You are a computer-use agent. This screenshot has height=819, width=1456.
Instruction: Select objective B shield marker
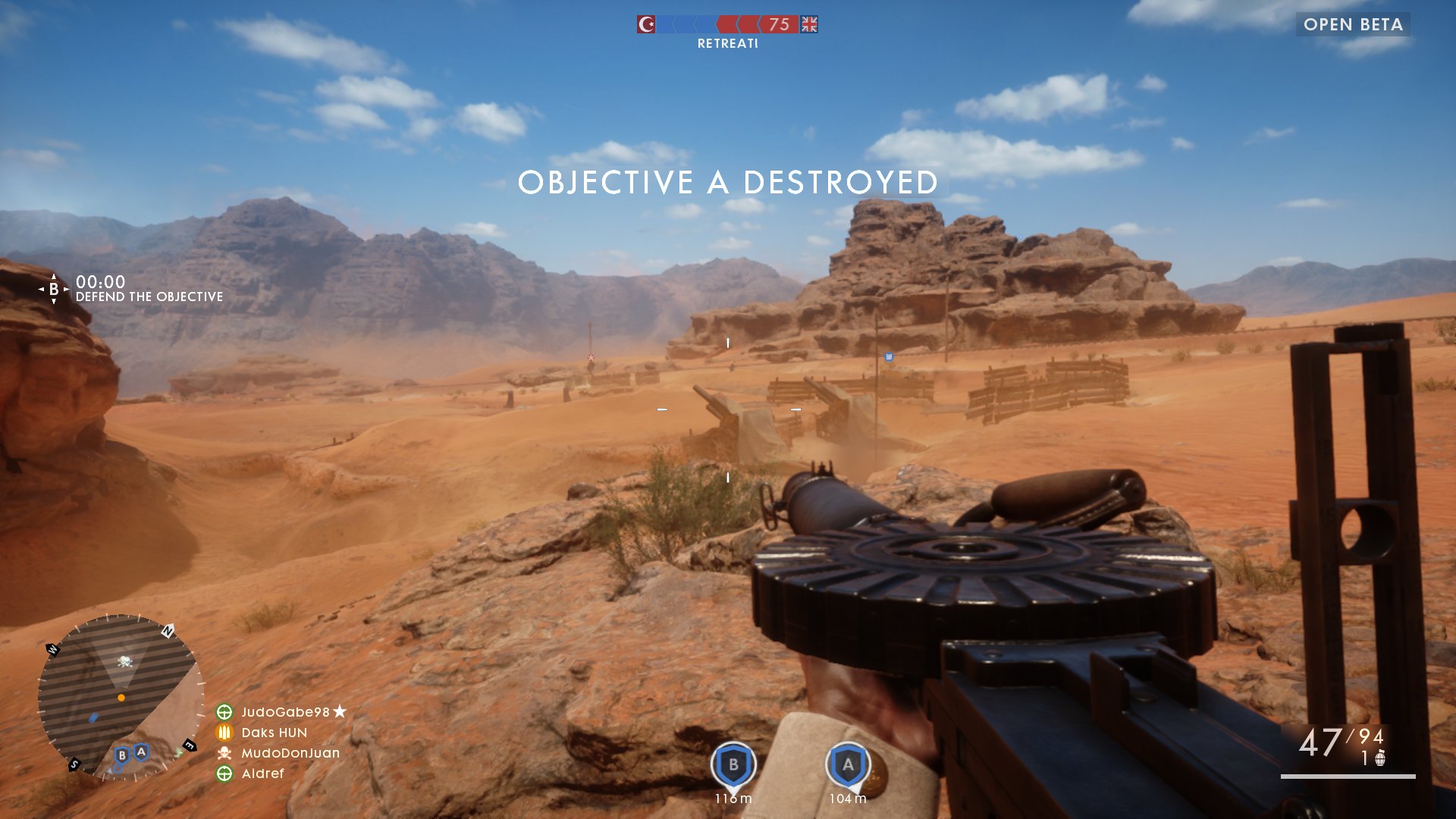coord(733,764)
